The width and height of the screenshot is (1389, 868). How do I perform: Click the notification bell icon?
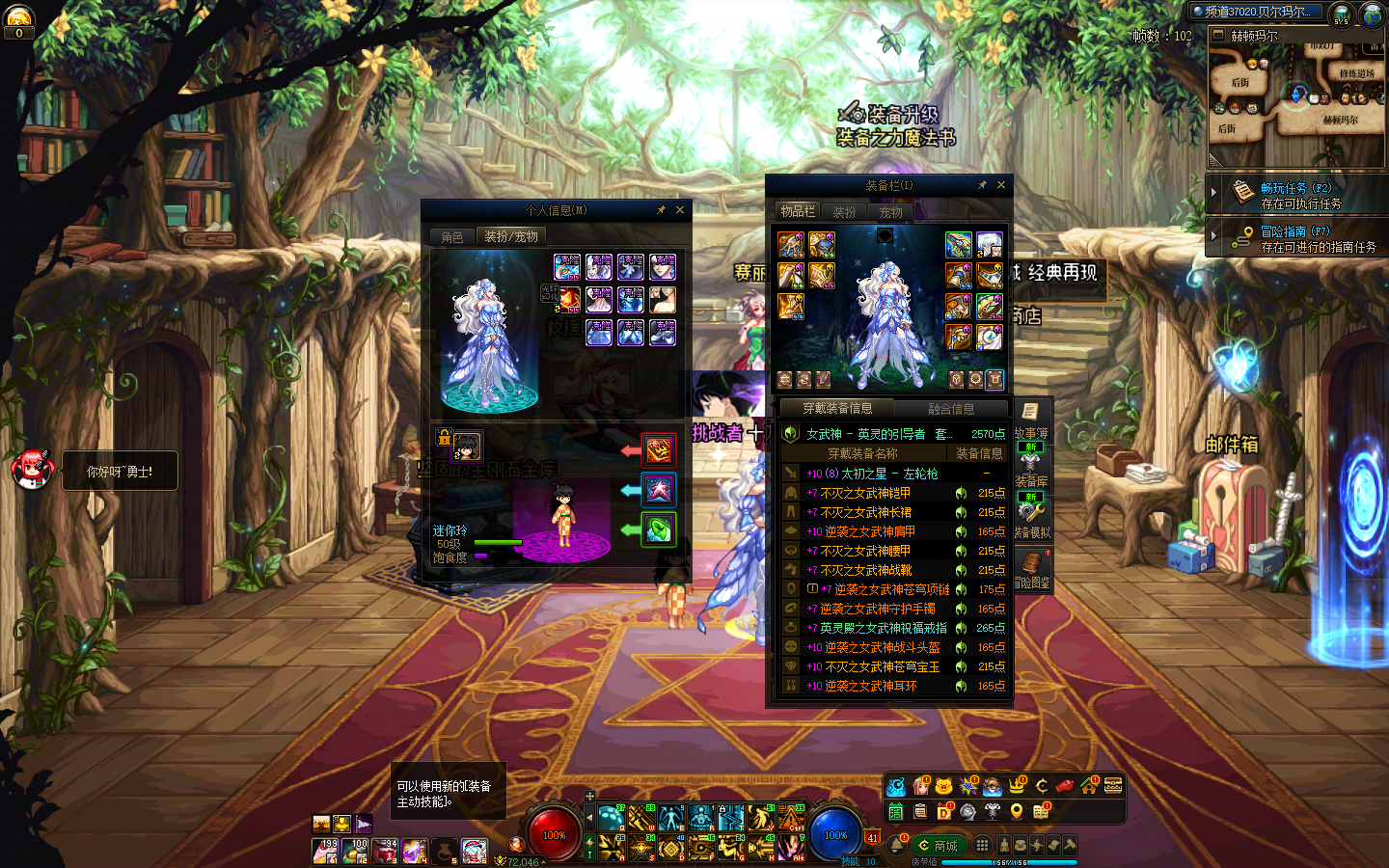click(x=896, y=846)
